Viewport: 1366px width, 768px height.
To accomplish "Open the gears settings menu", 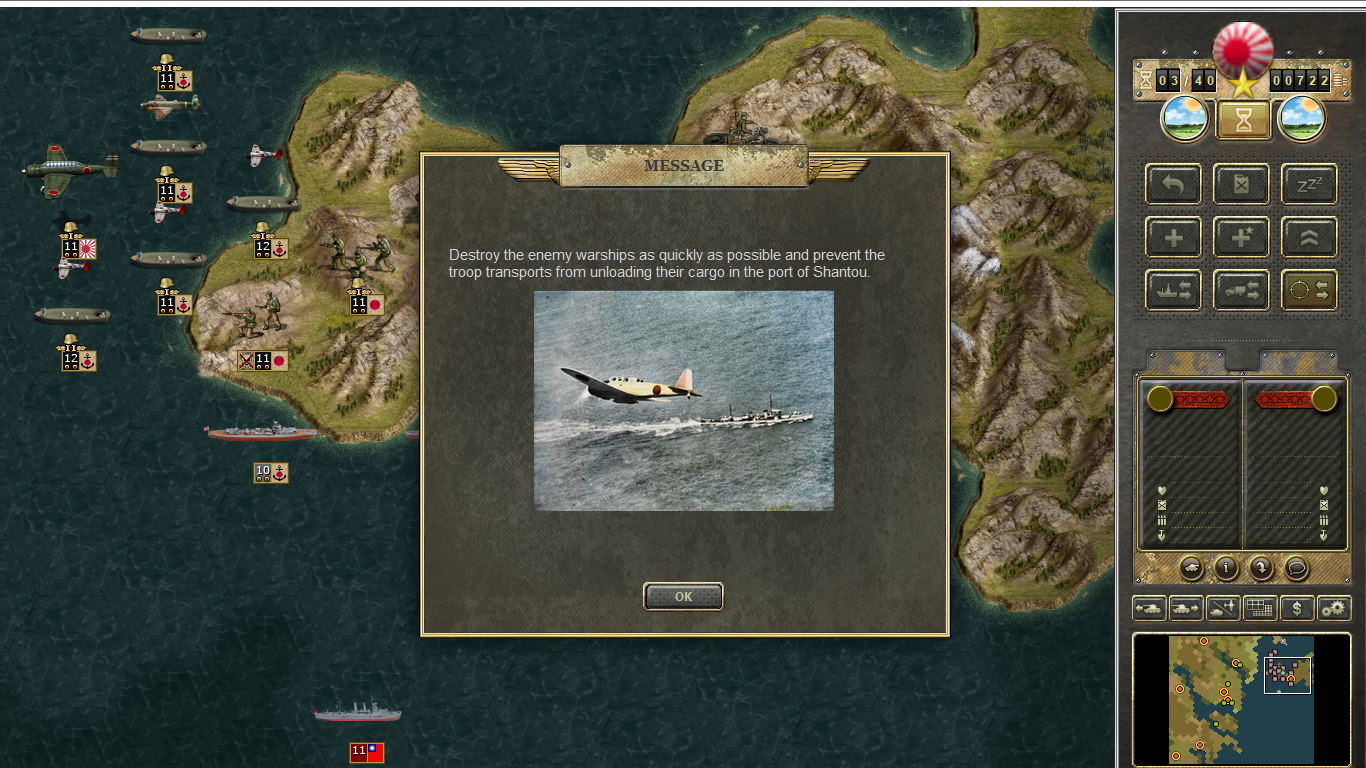I will (1334, 607).
